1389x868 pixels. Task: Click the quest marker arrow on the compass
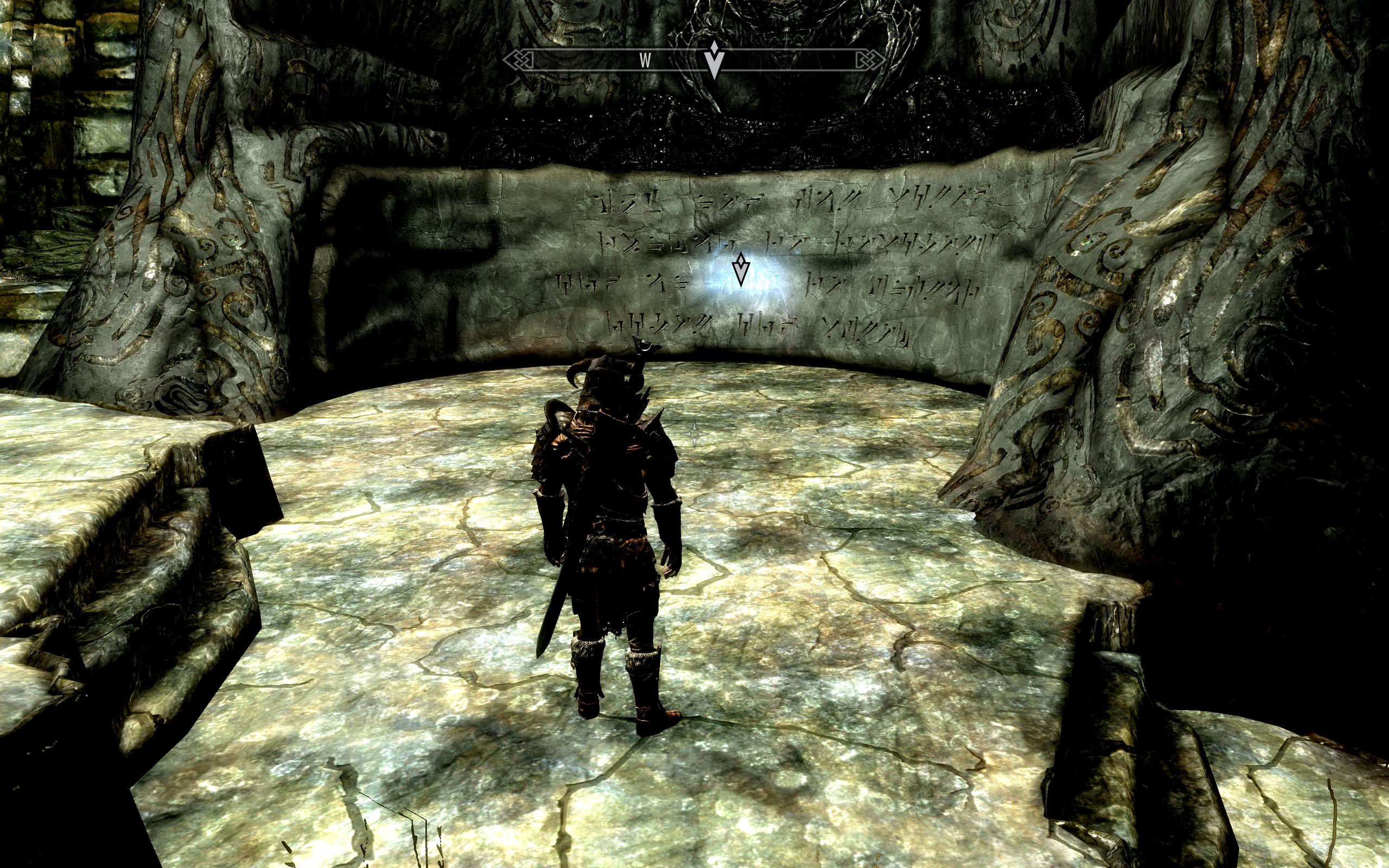coord(713,60)
